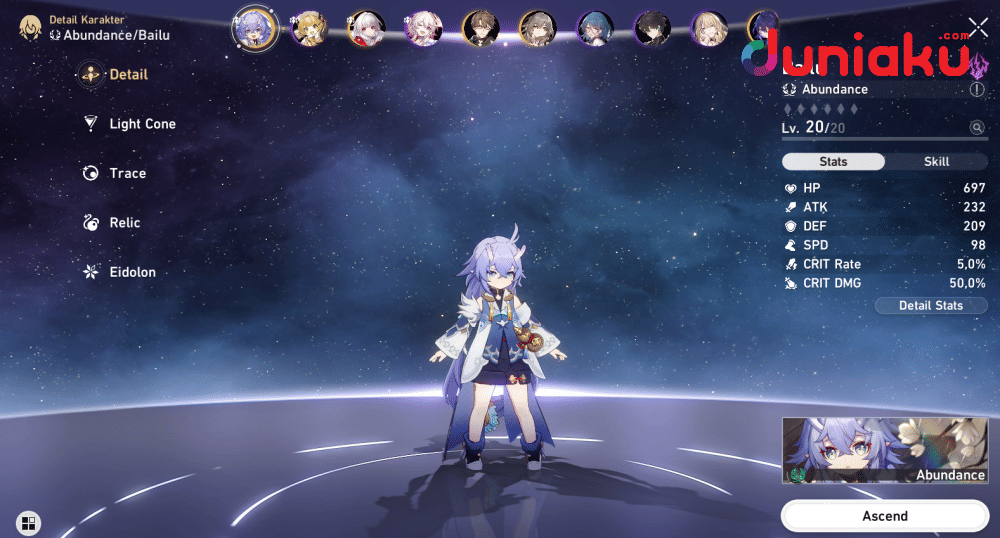Open the Eidolon page
The height and width of the screenshot is (538, 1000).
click(132, 272)
